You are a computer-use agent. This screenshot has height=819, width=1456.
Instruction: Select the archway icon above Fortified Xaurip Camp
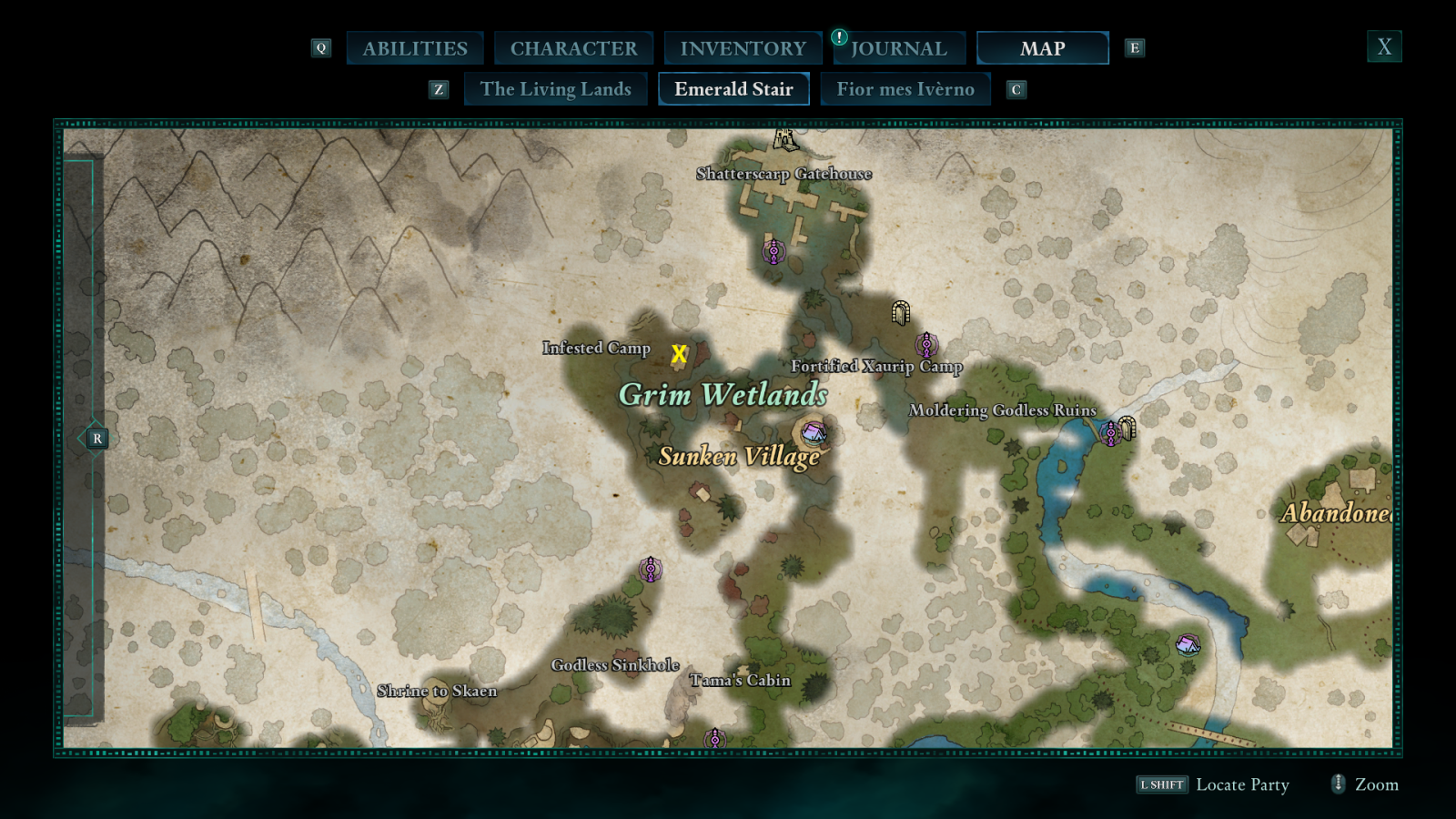click(x=901, y=313)
